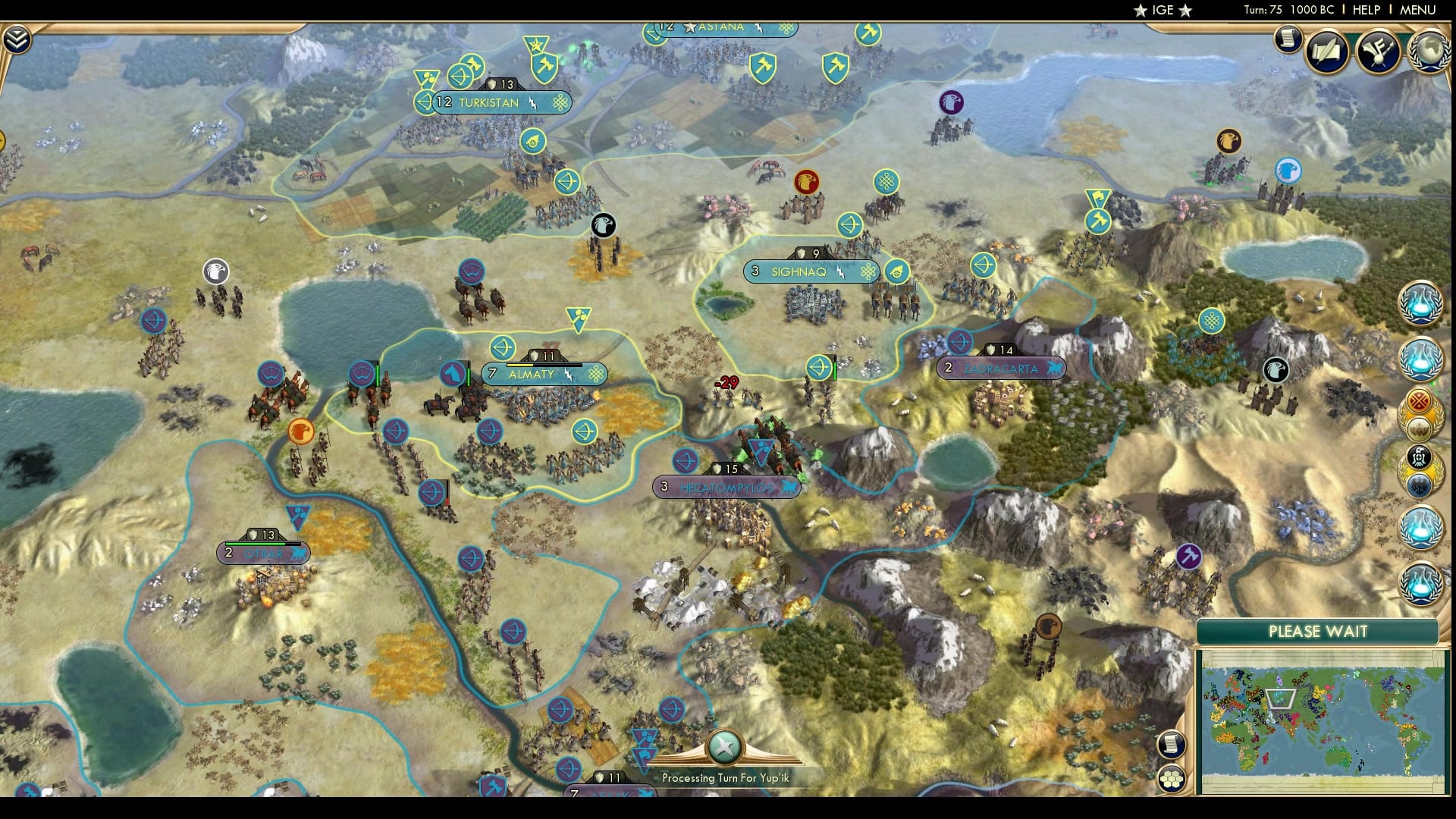The height and width of the screenshot is (819, 1456).
Task: Open the Culture overview brush icon
Action: tap(1379, 51)
